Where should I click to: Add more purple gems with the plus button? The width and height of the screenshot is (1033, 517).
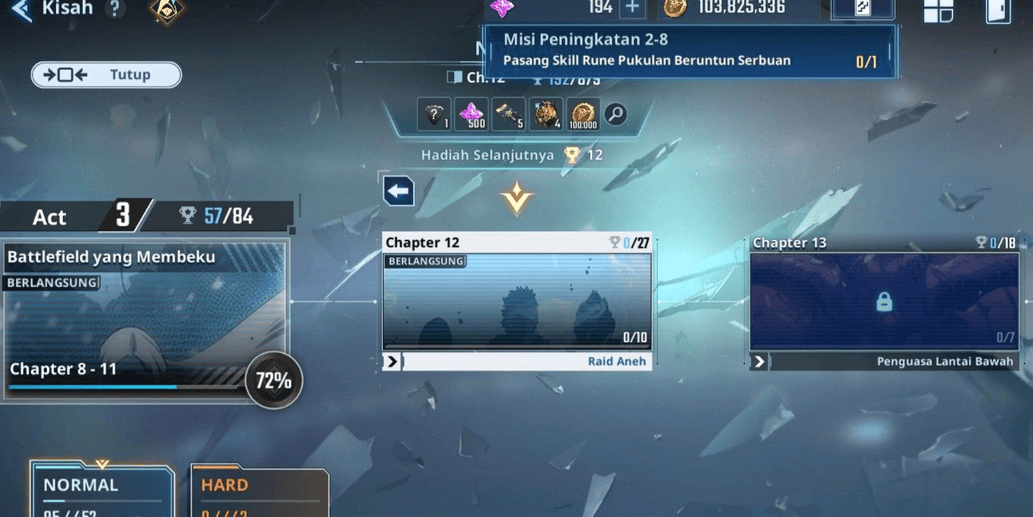tap(632, 8)
